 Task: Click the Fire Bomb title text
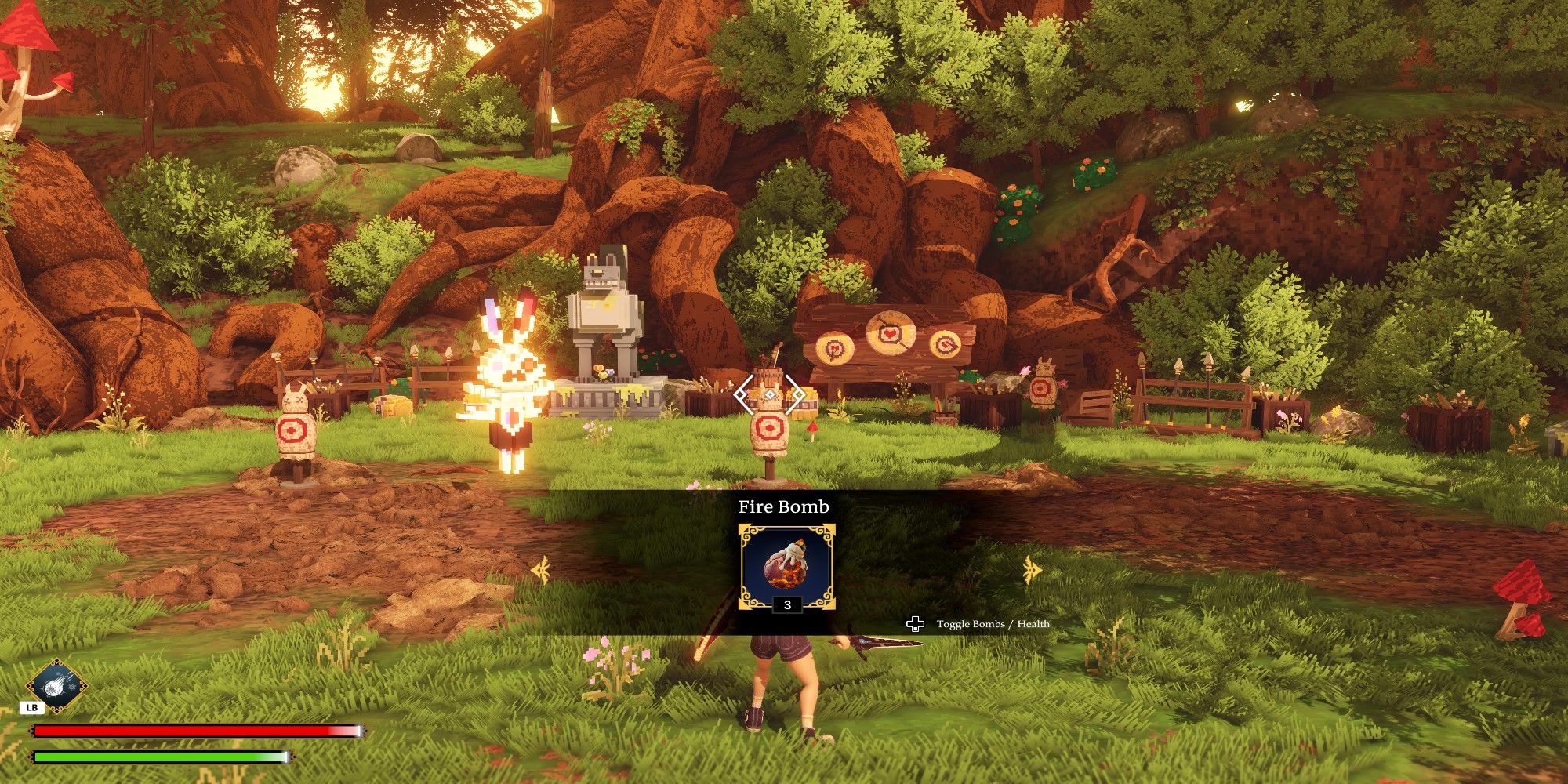click(784, 507)
